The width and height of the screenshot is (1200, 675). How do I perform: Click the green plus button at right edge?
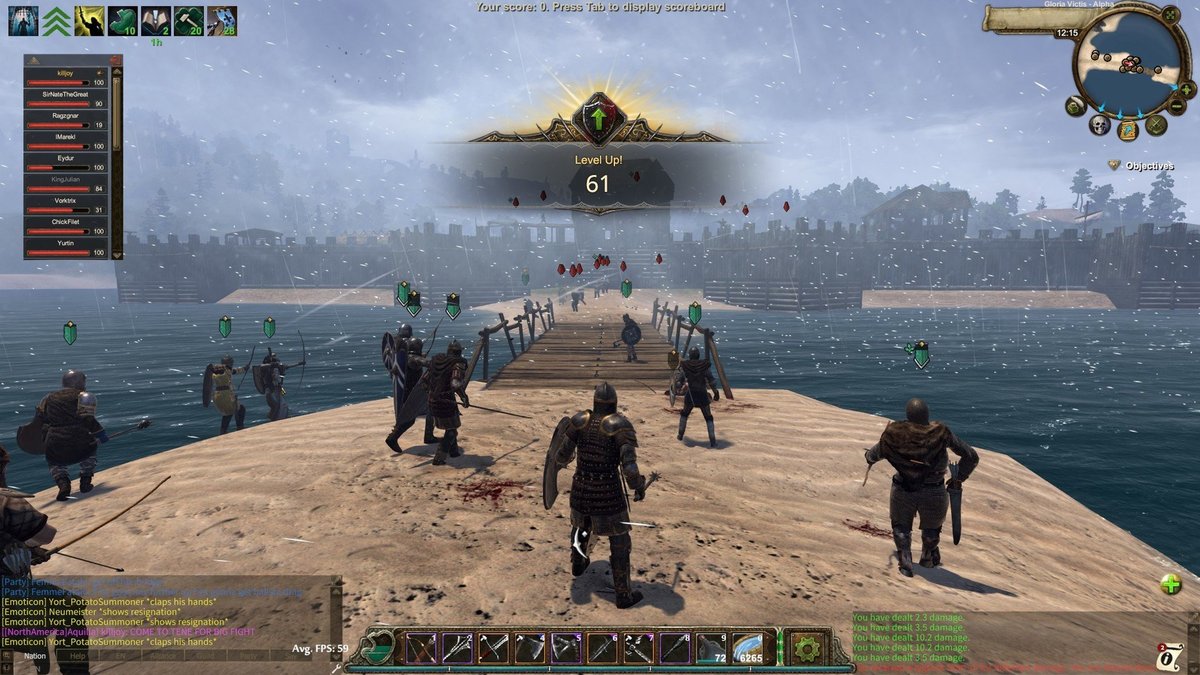tap(1170, 585)
